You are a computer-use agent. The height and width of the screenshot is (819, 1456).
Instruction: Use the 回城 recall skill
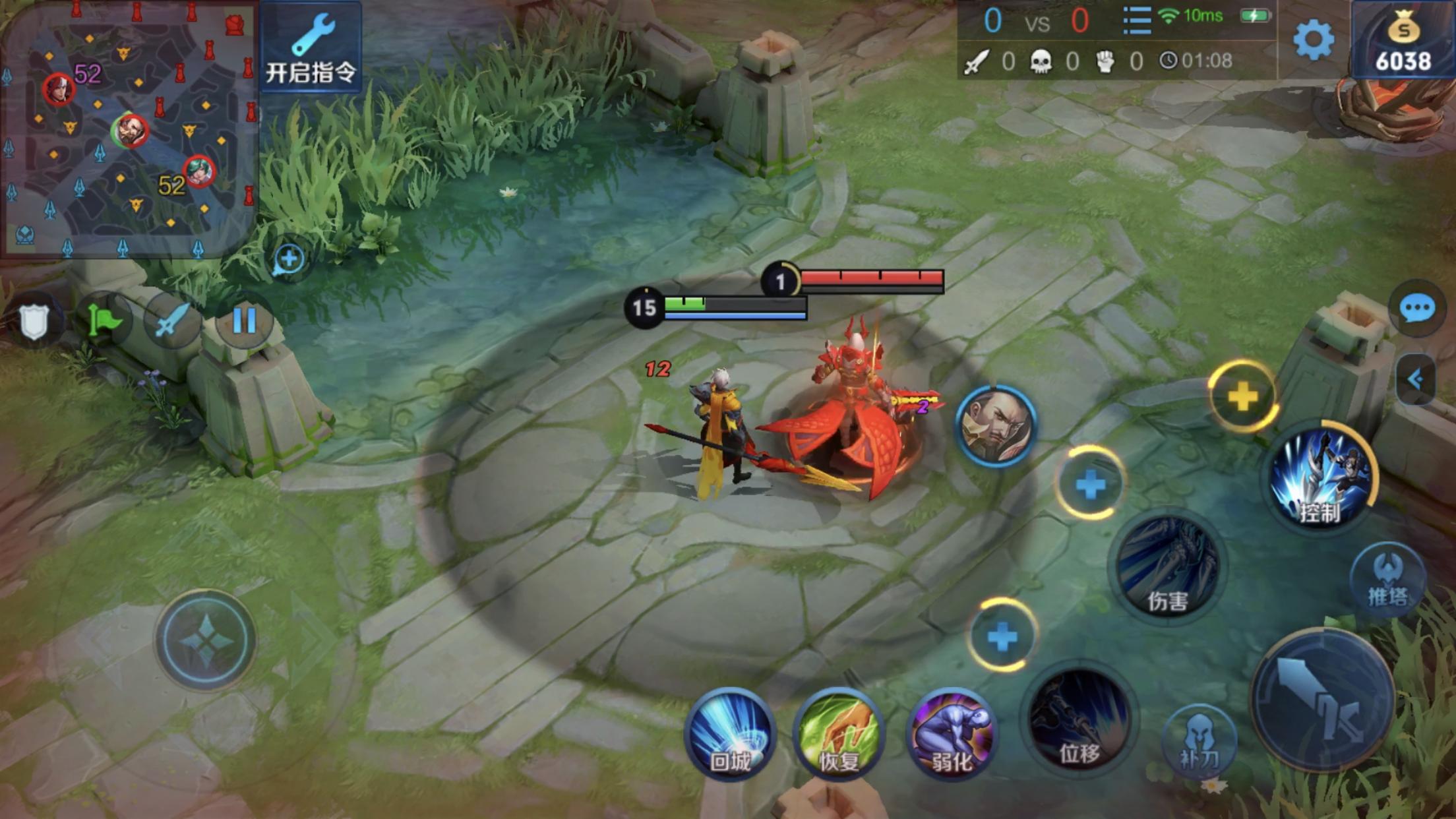point(730,734)
